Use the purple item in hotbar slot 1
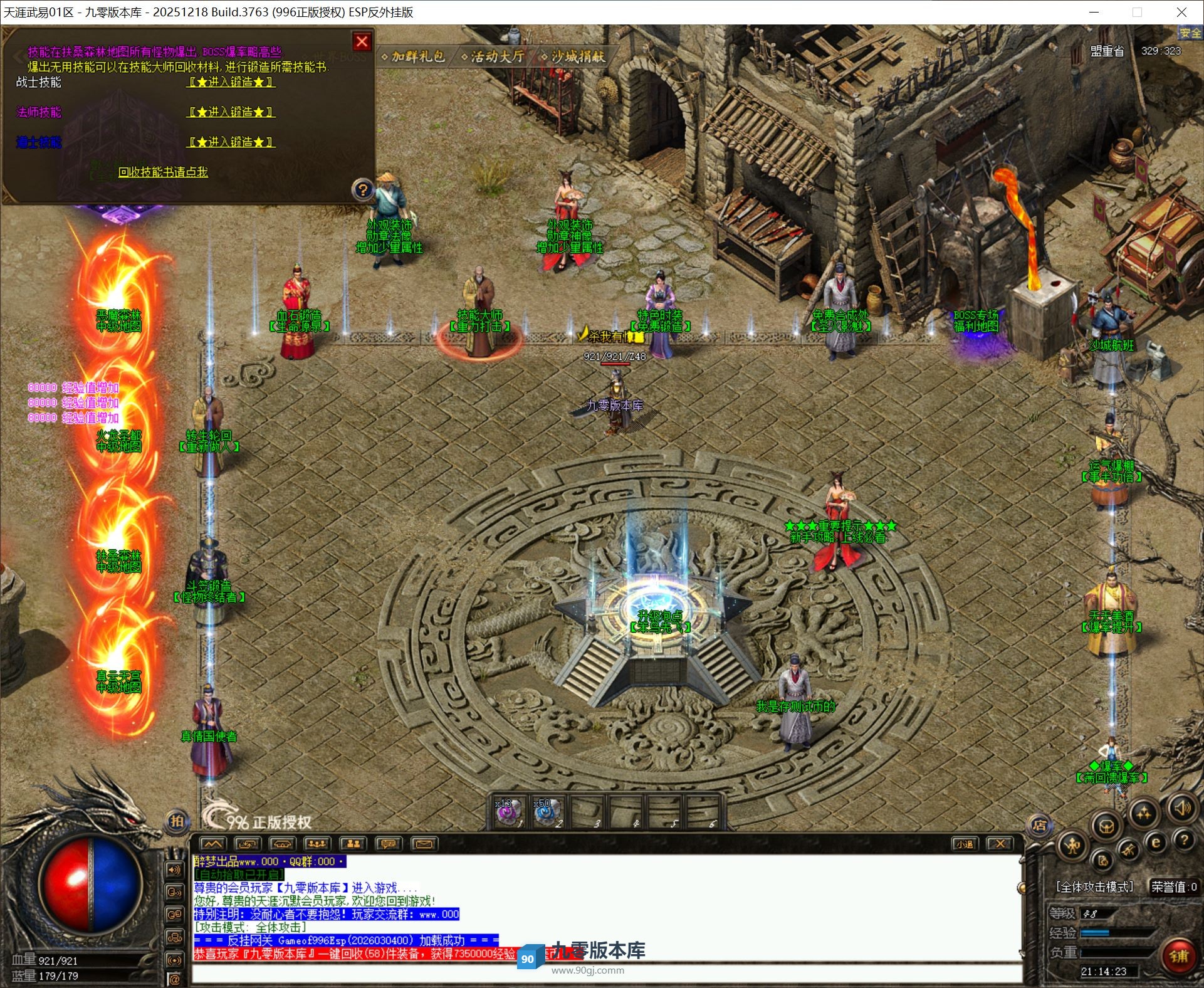Viewport: 1204px width, 988px height. tap(508, 813)
